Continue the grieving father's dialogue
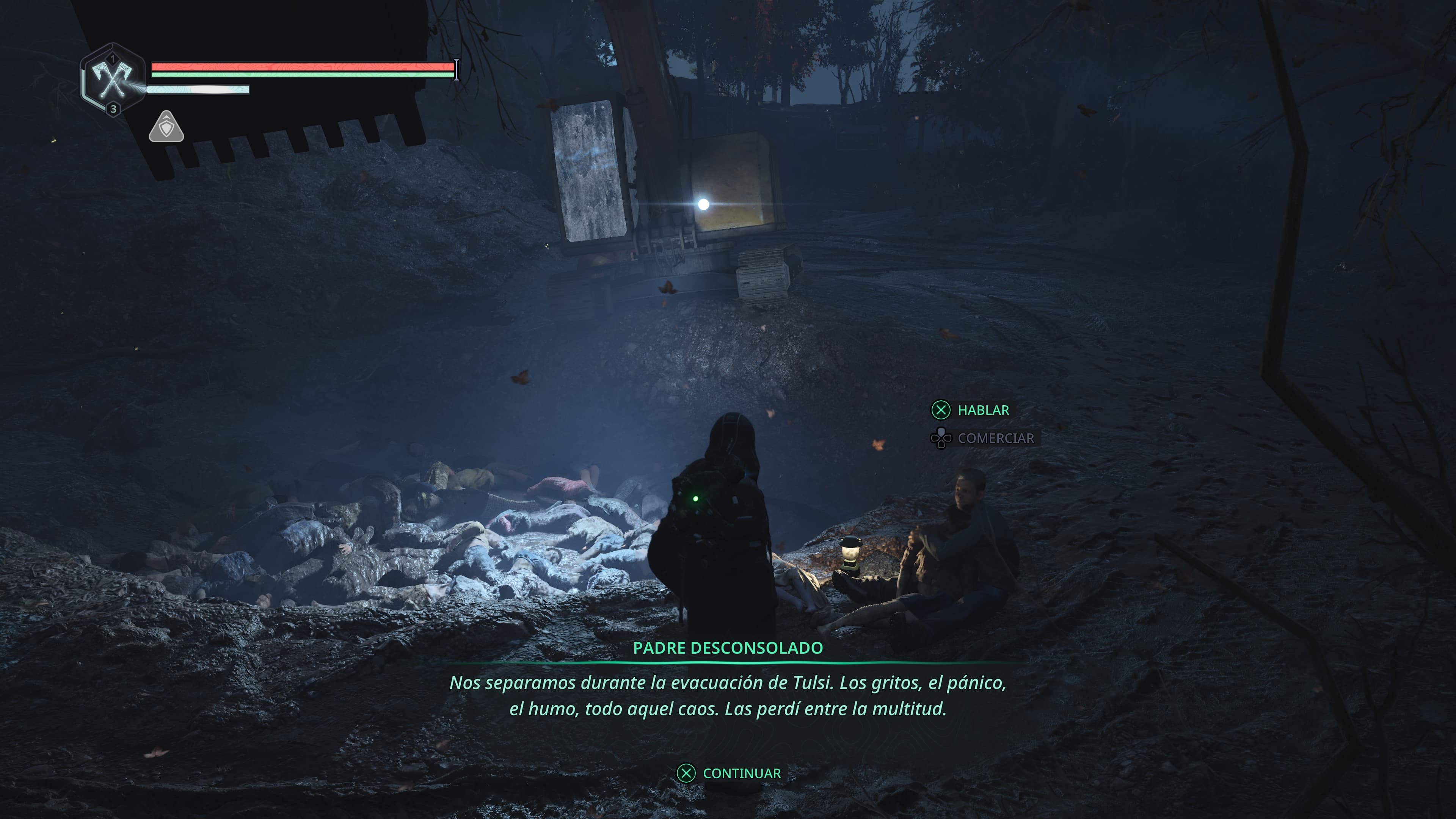The width and height of the screenshot is (1456, 819). click(x=729, y=773)
